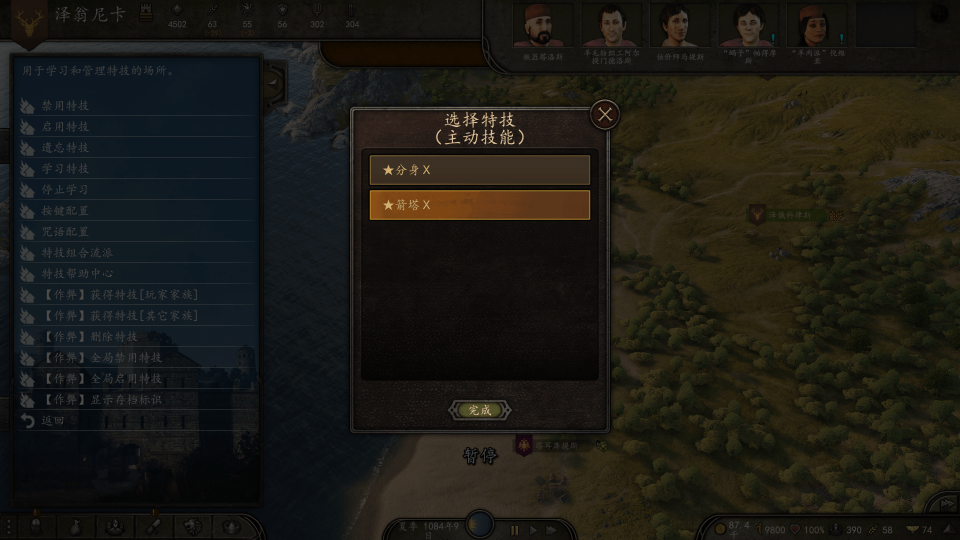
Task: Select the 遗忘特技 option
Action: (x=66, y=148)
